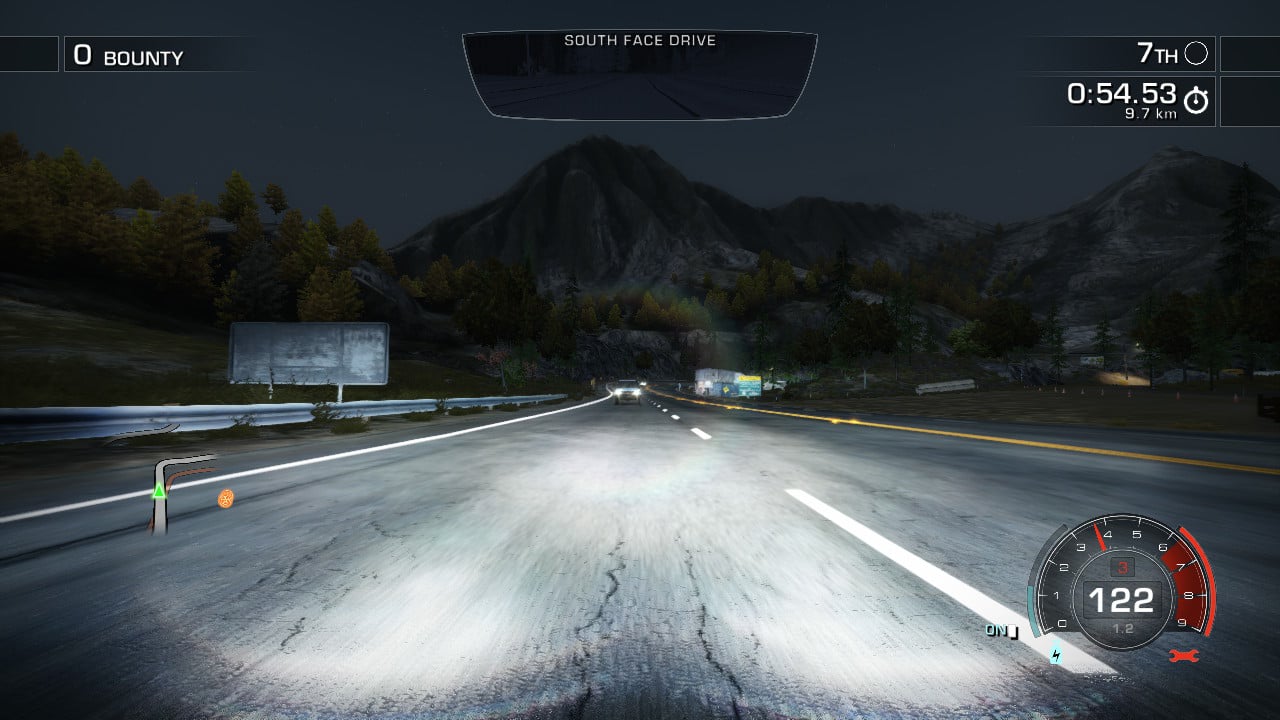
Task: Select the rear-view mirror display
Action: tap(639, 76)
